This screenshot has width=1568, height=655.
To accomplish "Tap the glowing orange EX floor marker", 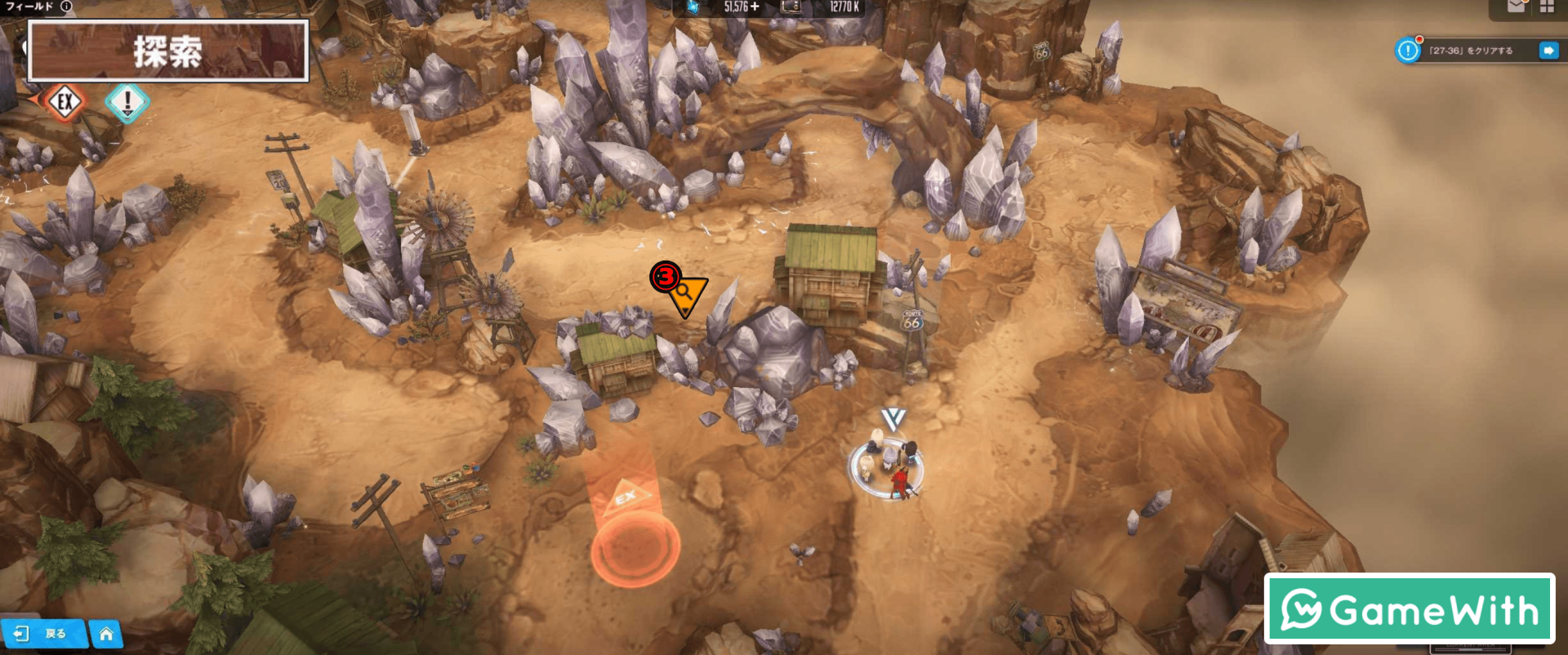I will click(635, 546).
